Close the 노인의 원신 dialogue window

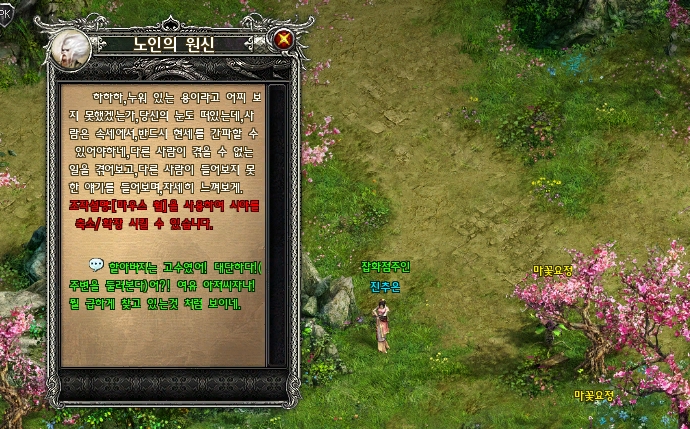284,41
